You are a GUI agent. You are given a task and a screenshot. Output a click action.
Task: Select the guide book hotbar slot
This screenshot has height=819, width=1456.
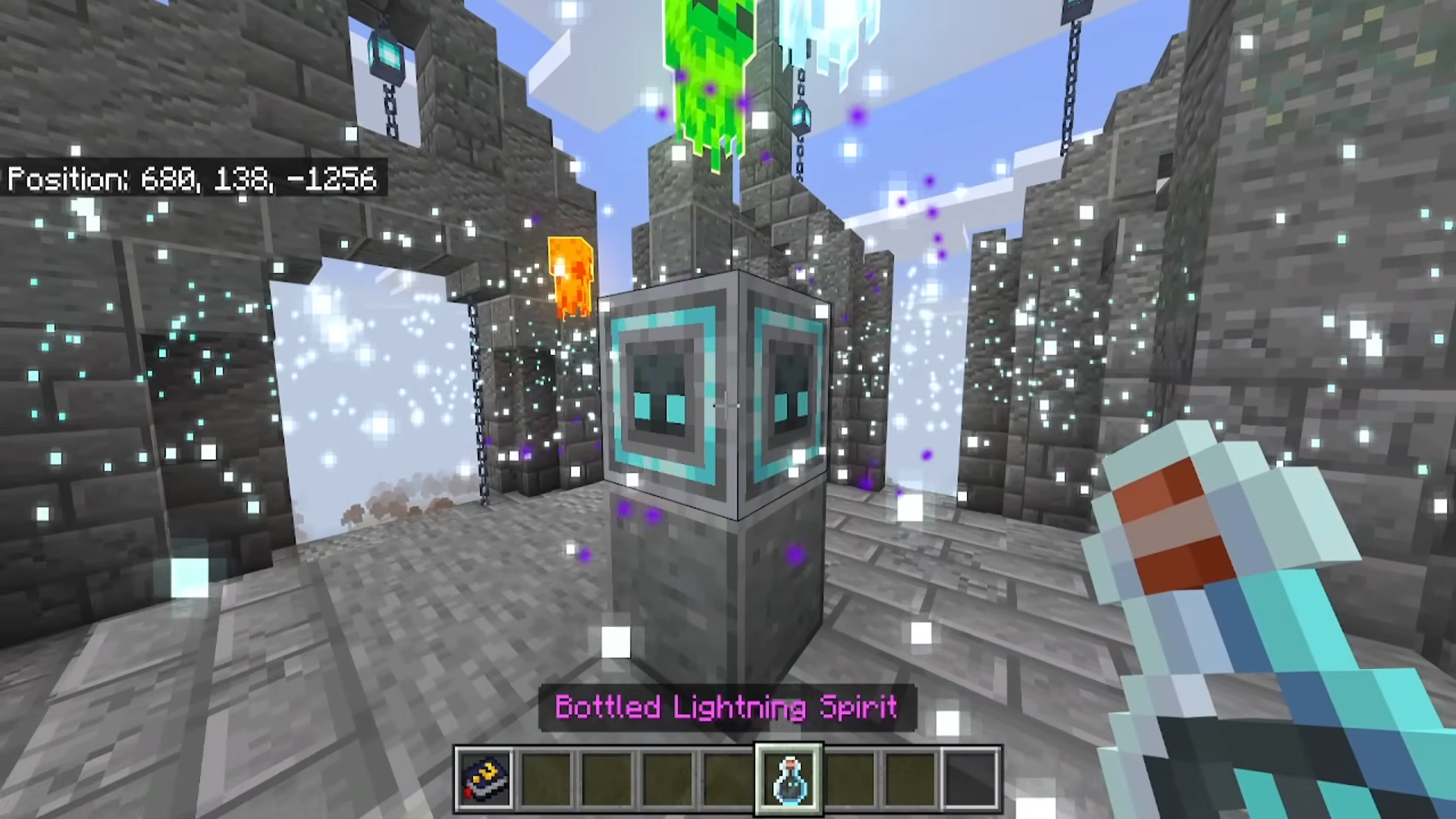(x=485, y=779)
